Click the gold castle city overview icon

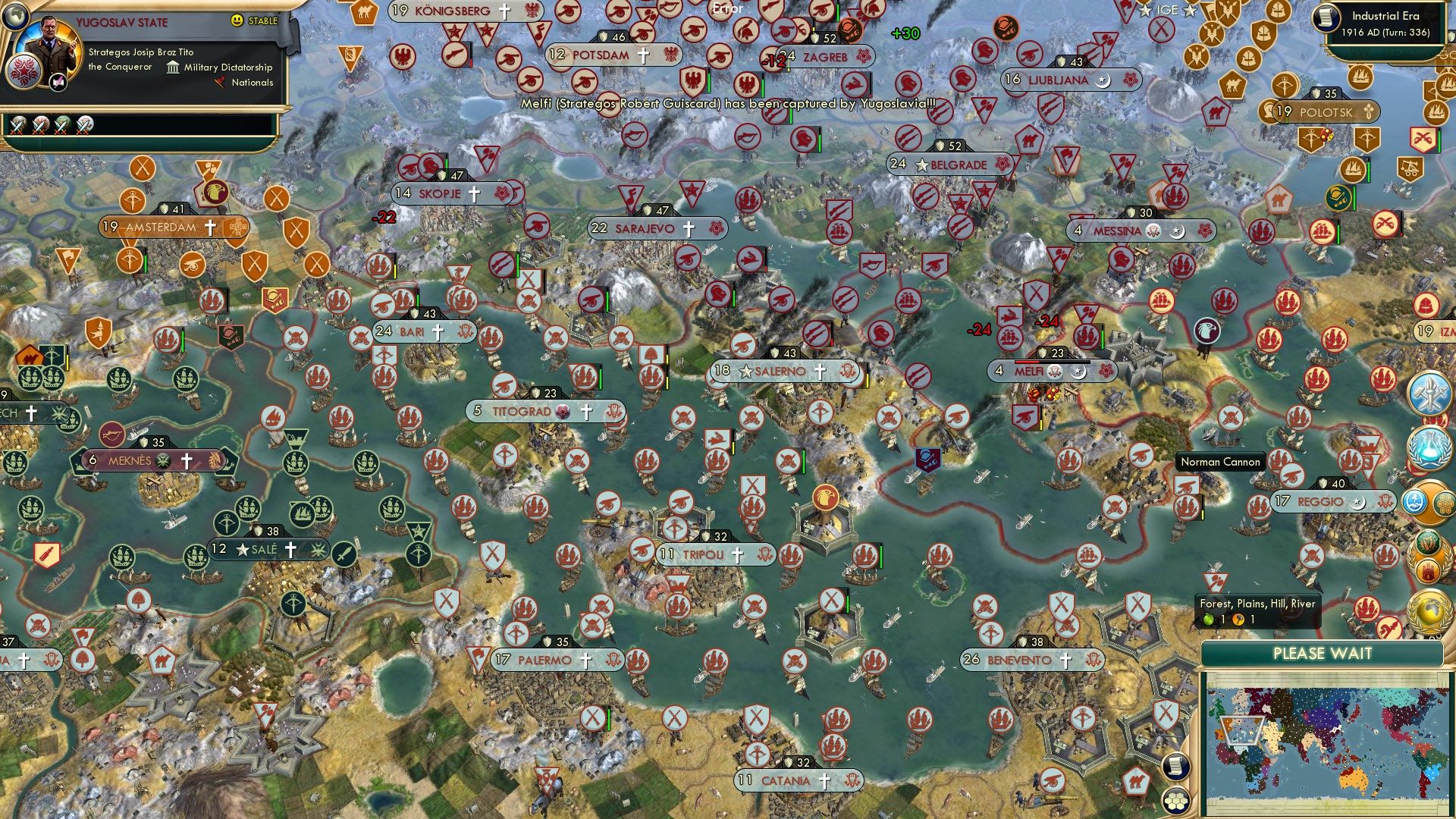(x=1429, y=569)
